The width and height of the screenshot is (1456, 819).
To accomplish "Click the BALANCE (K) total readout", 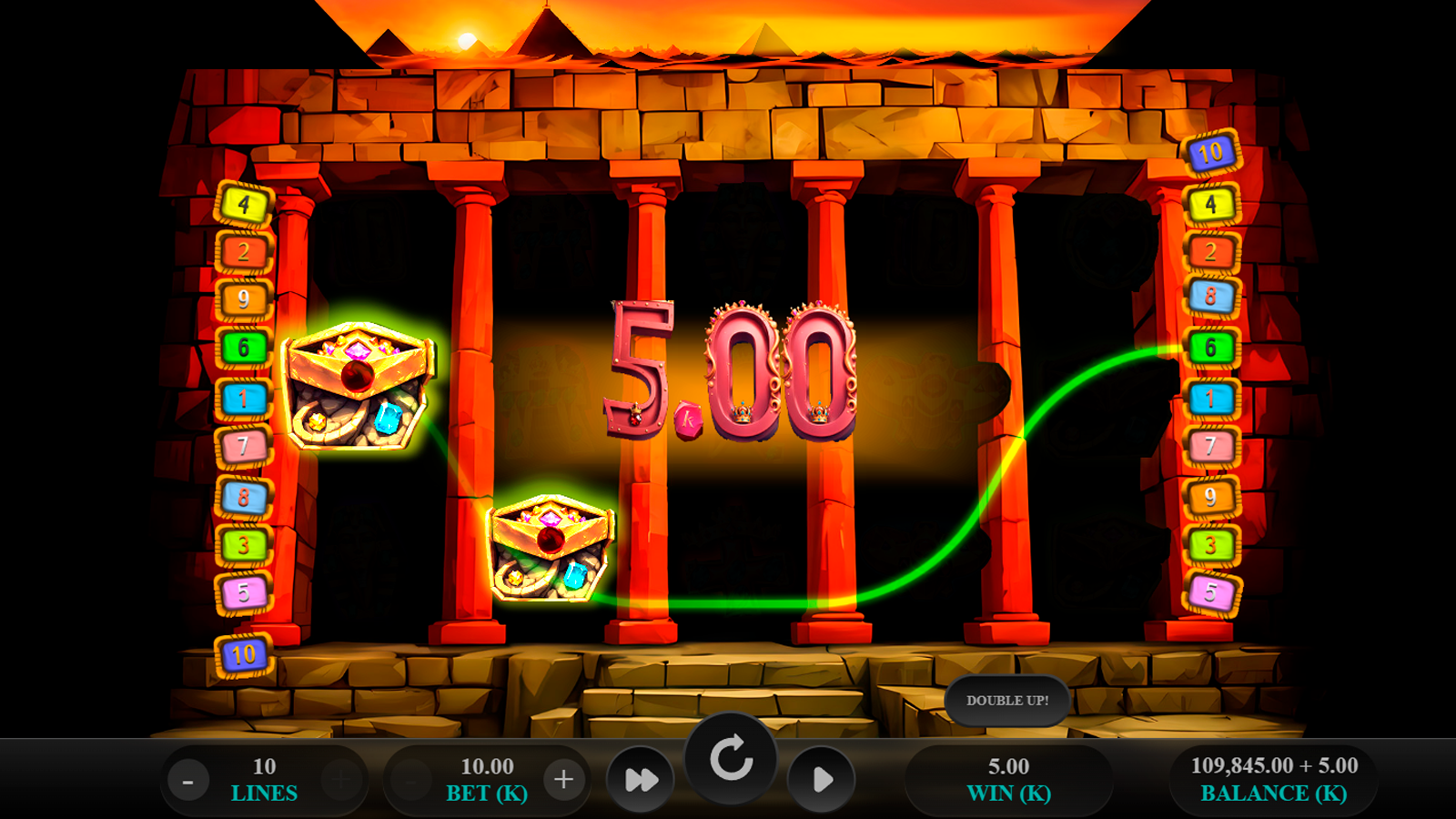I will [1272, 779].
